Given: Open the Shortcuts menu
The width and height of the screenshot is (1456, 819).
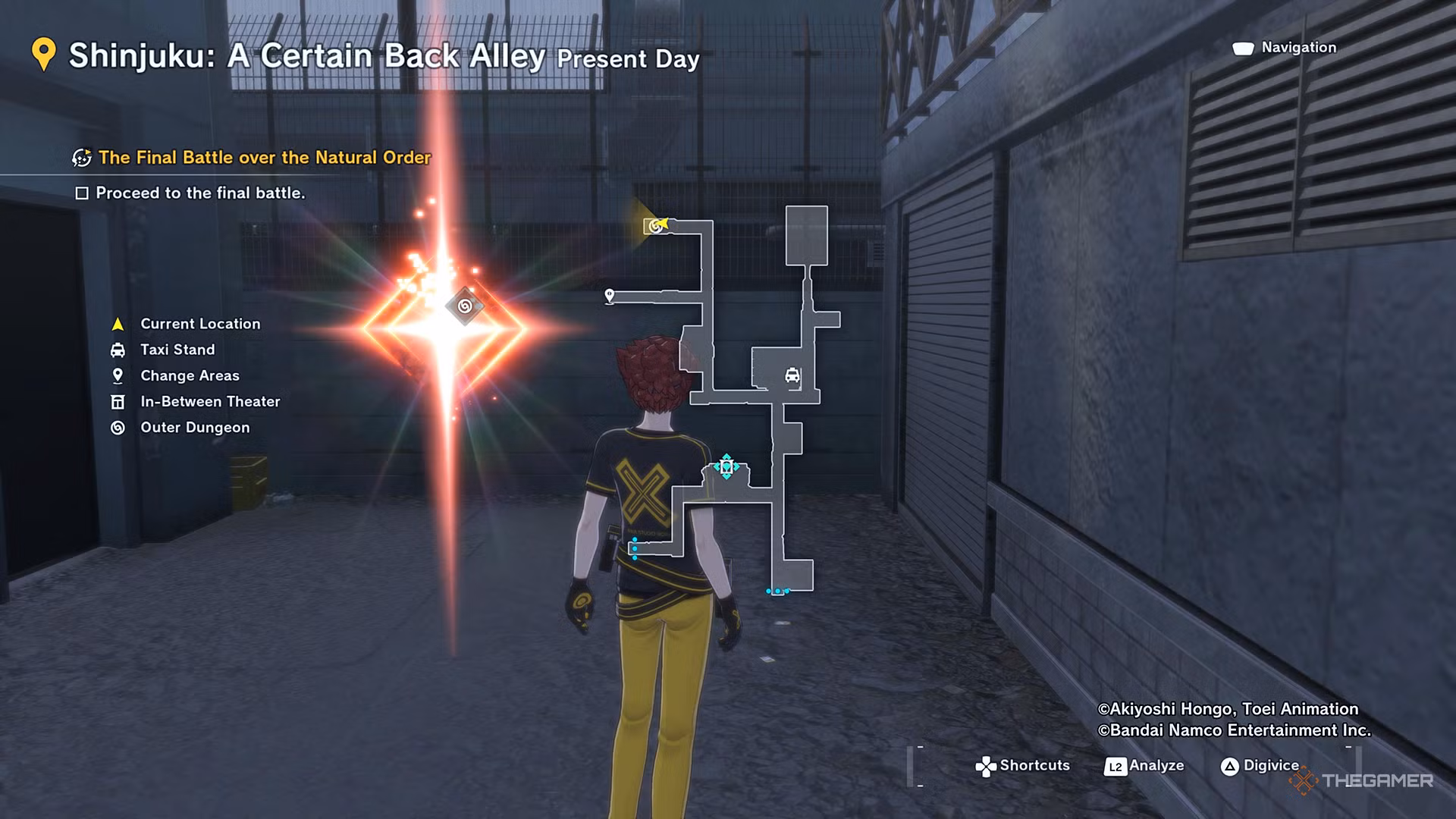Looking at the screenshot, I should point(1034,766).
